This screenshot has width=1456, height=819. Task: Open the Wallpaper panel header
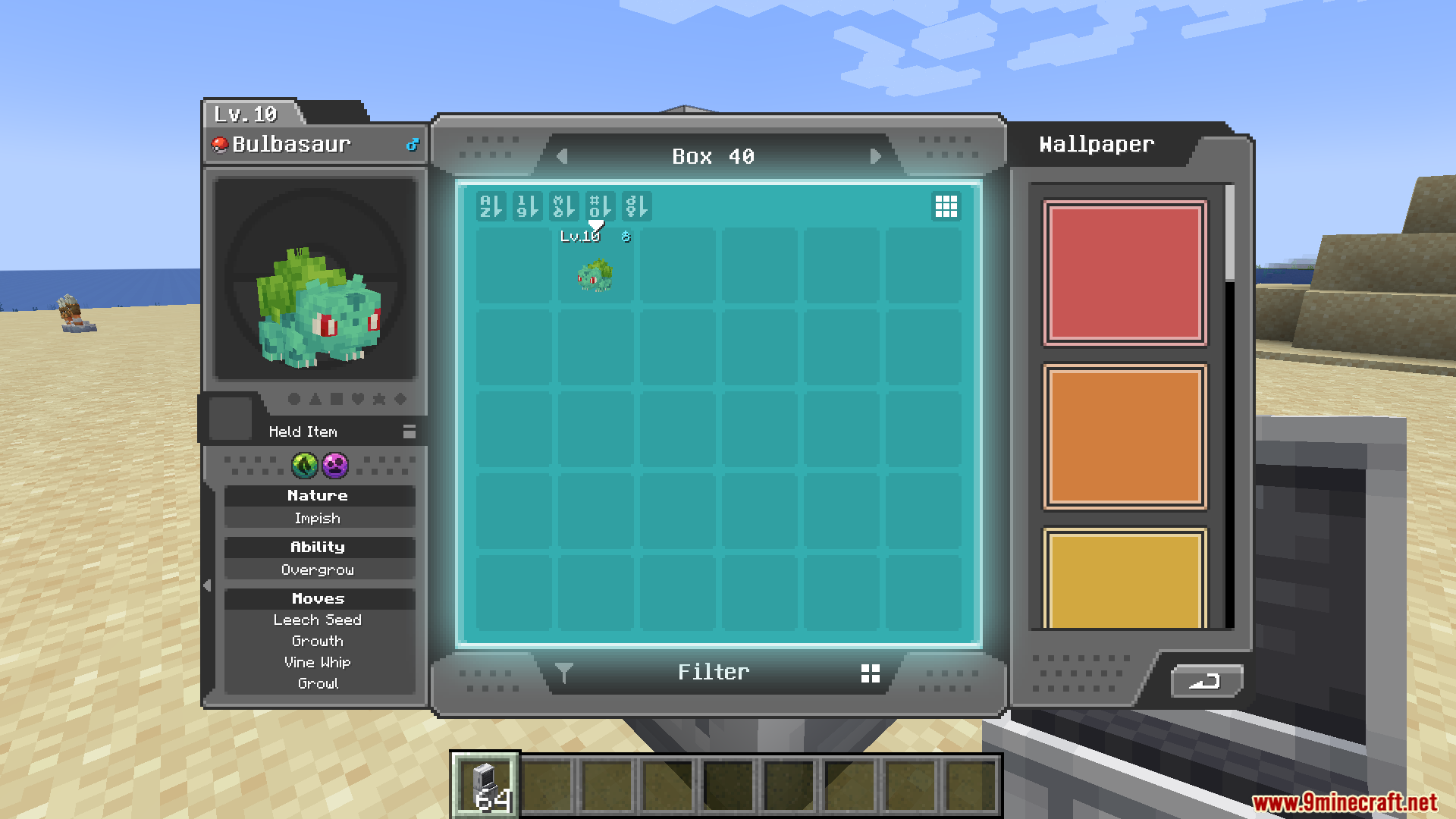[1097, 144]
